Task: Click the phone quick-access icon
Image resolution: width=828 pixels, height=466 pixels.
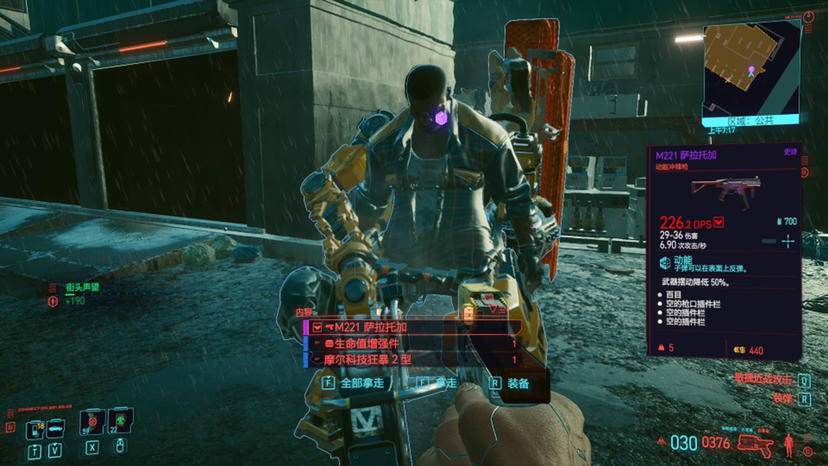Action: coord(34,428)
